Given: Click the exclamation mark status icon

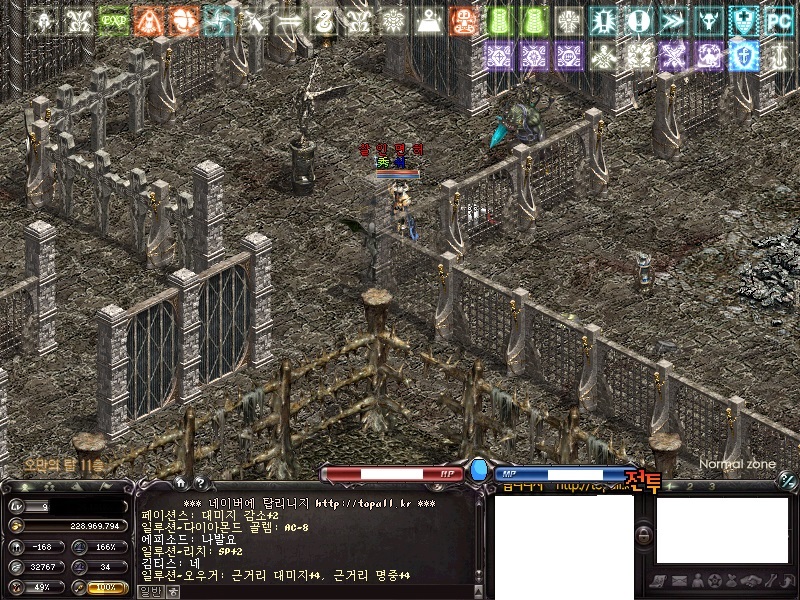Looking at the screenshot, I should pos(638,20).
